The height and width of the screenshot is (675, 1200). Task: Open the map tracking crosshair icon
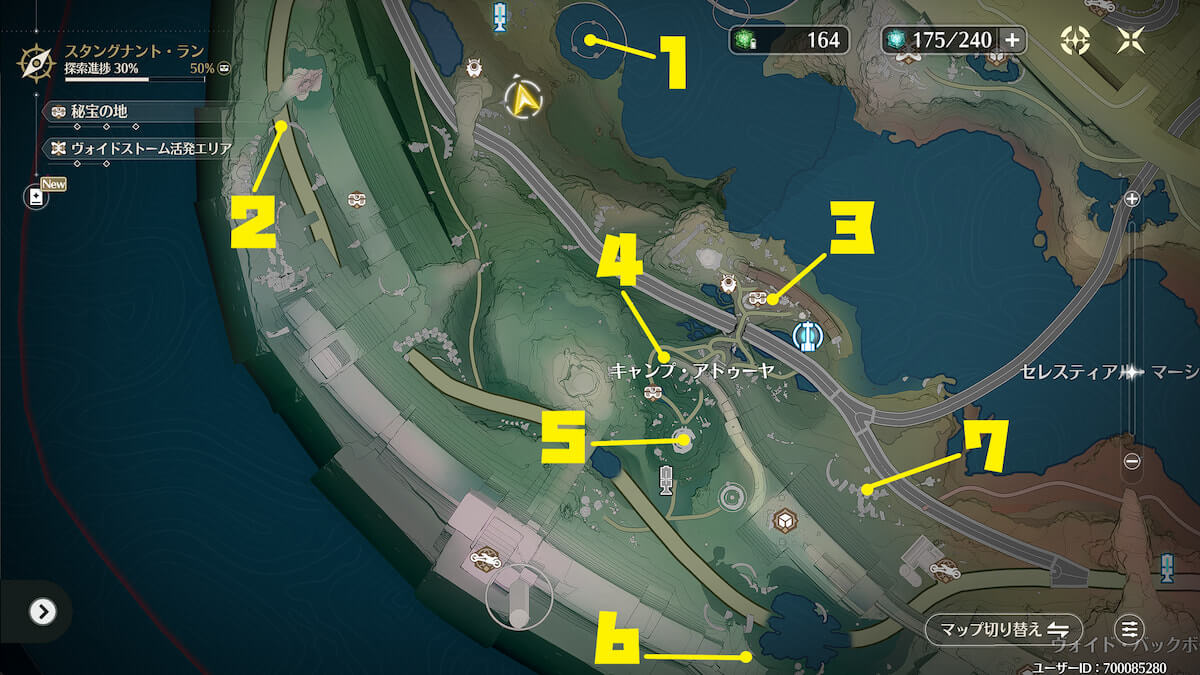pyautogui.click(x=1075, y=40)
